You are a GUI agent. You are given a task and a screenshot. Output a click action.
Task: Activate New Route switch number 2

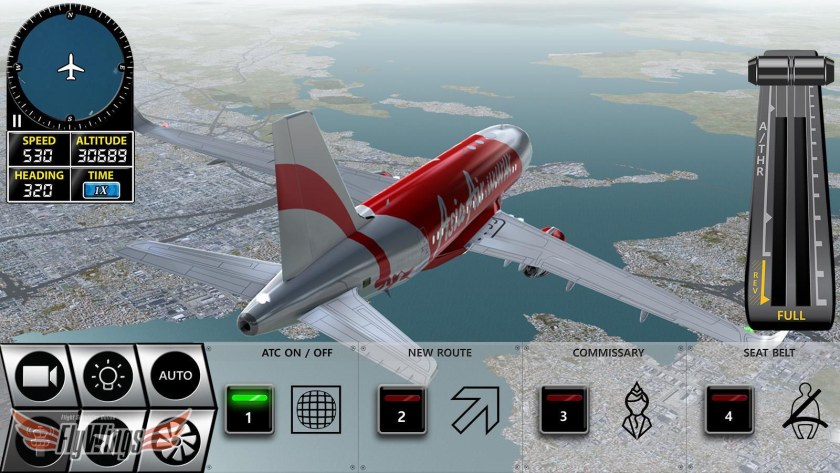click(402, 409)
